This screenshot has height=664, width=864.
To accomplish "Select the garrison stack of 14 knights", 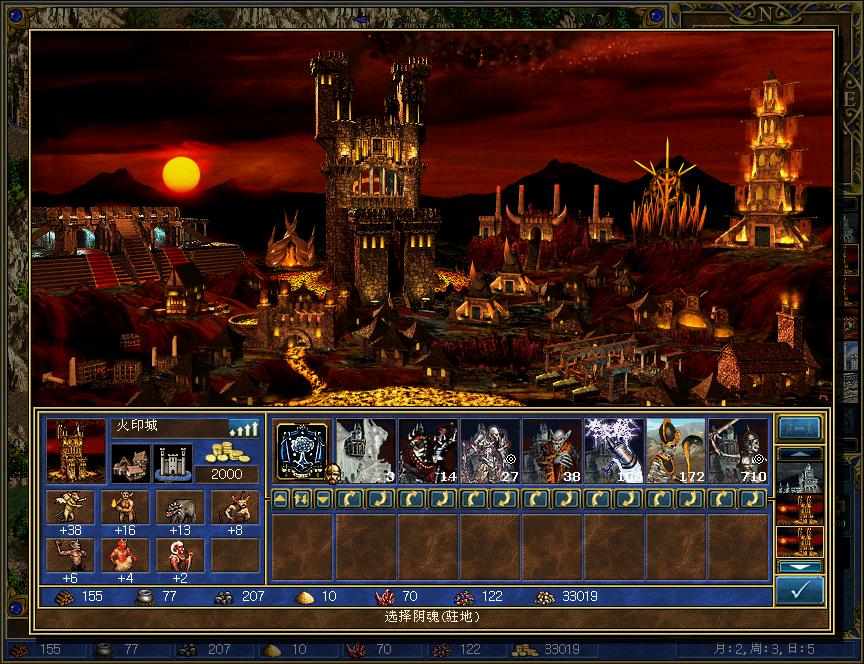I will tap(427, 450).
